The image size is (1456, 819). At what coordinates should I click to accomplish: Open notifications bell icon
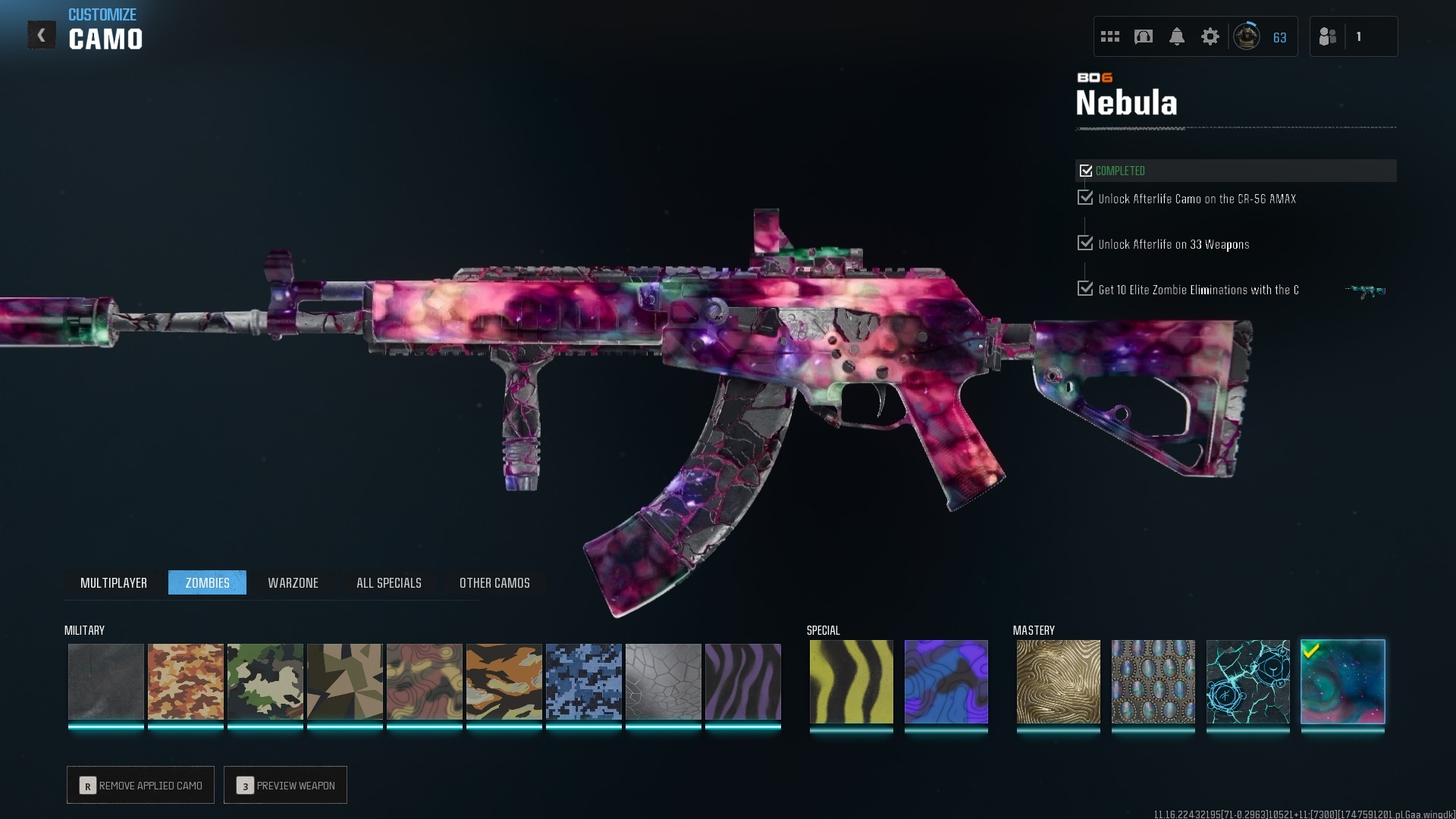pos(1176,36)
